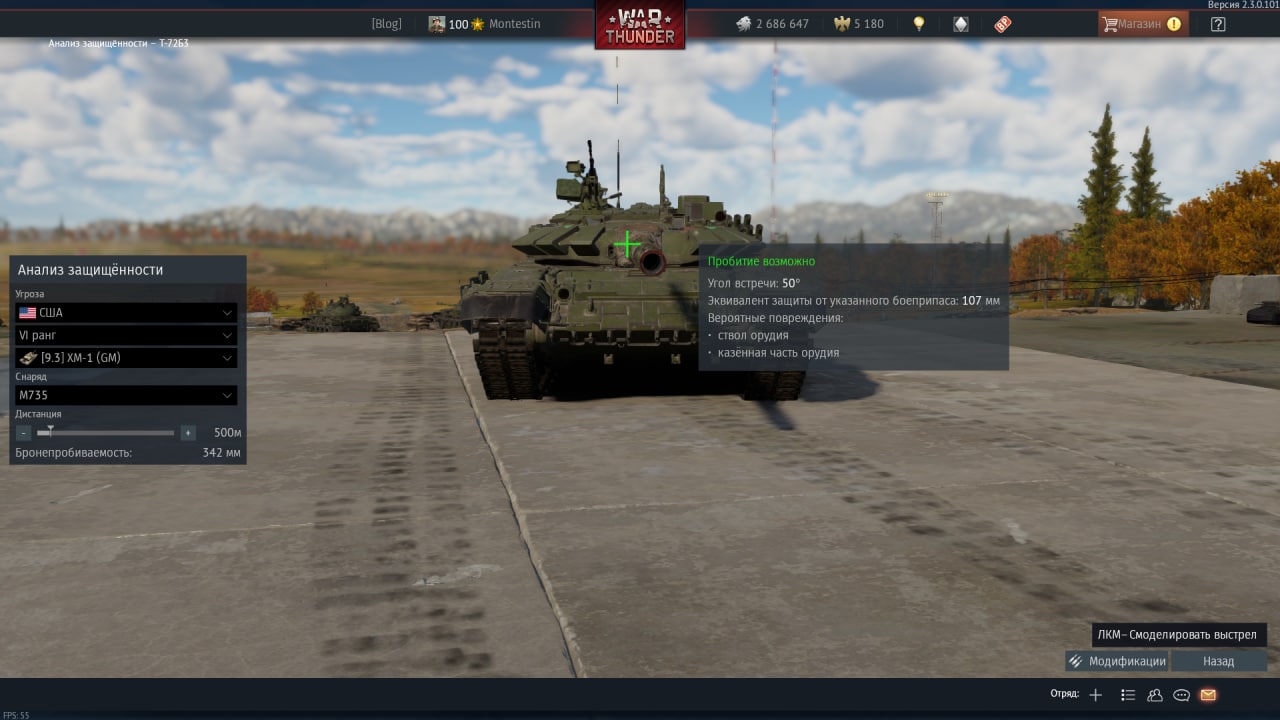Open the Магазин shop
This screenshot has width=1280, height=720.
pyautogui.click(x=1142, y=24)
